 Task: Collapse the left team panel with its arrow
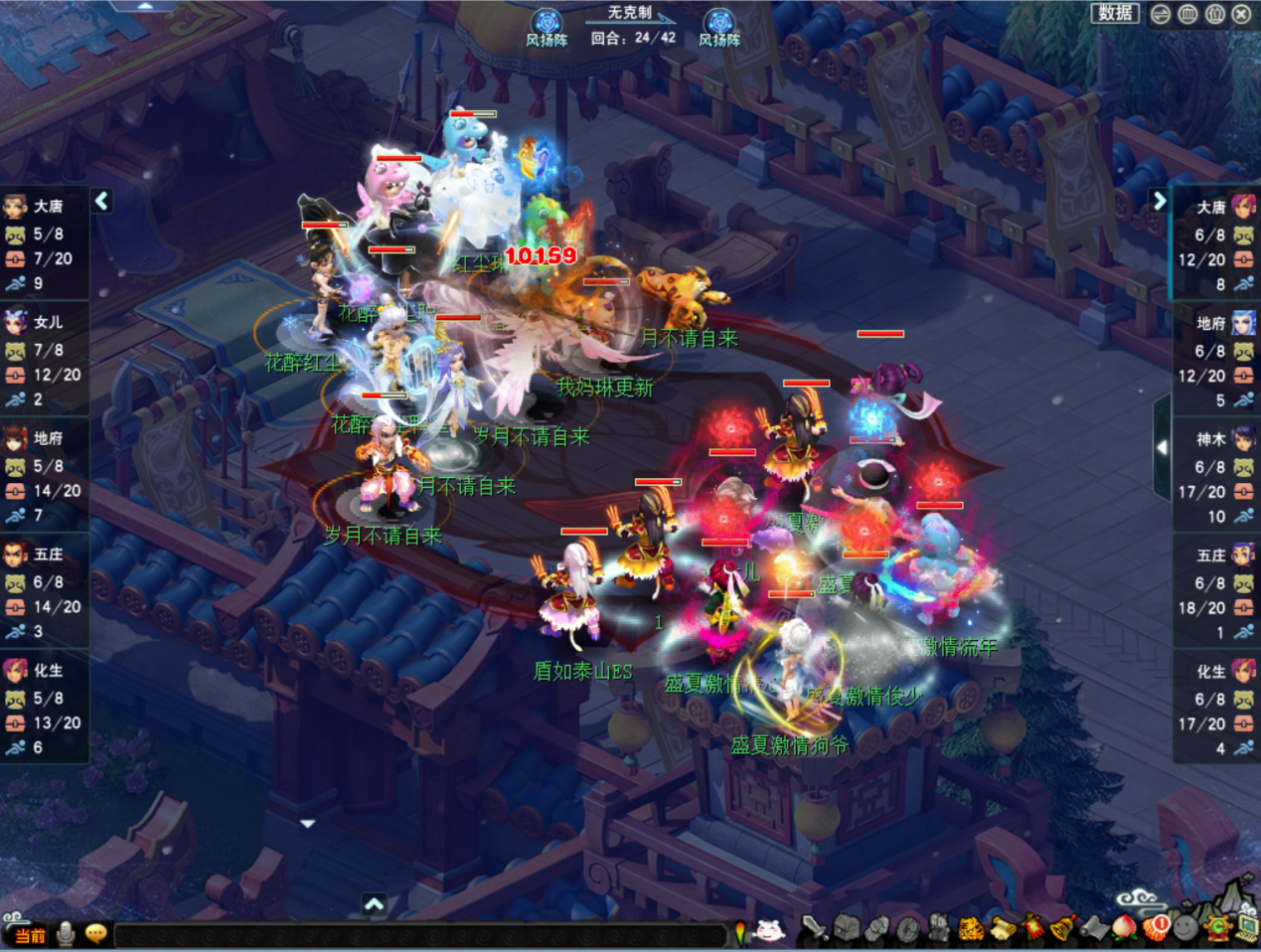coord(102,201)
